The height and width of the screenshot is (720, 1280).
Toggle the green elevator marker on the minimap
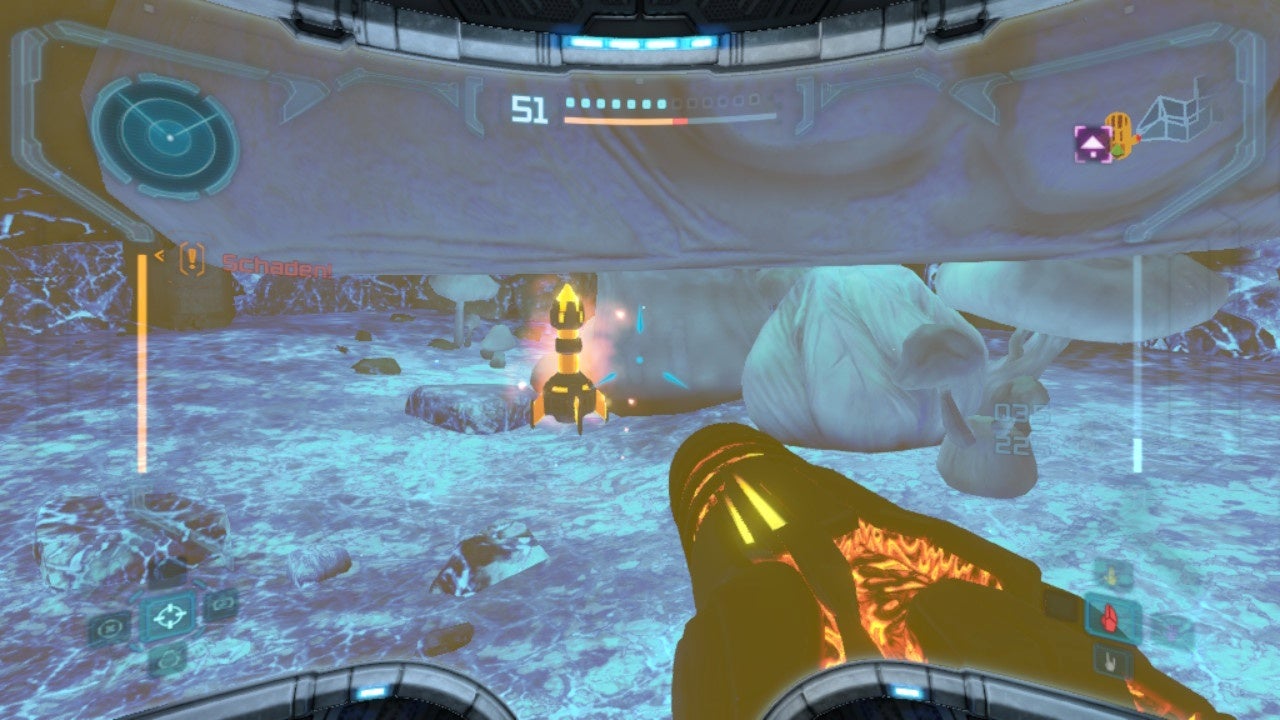pos(1118,150)
